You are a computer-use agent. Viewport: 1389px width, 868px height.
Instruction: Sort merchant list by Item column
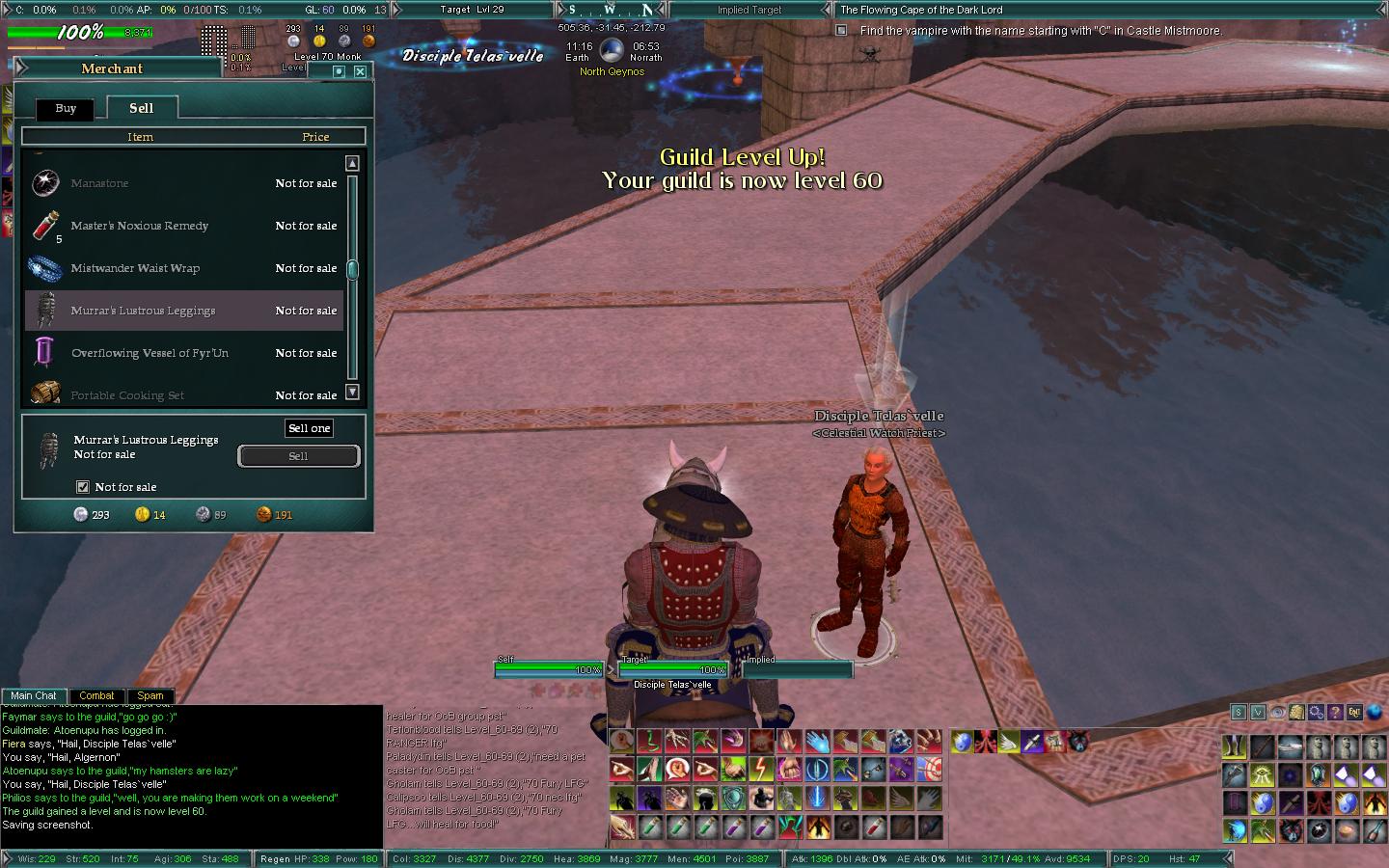coord(140,137)
